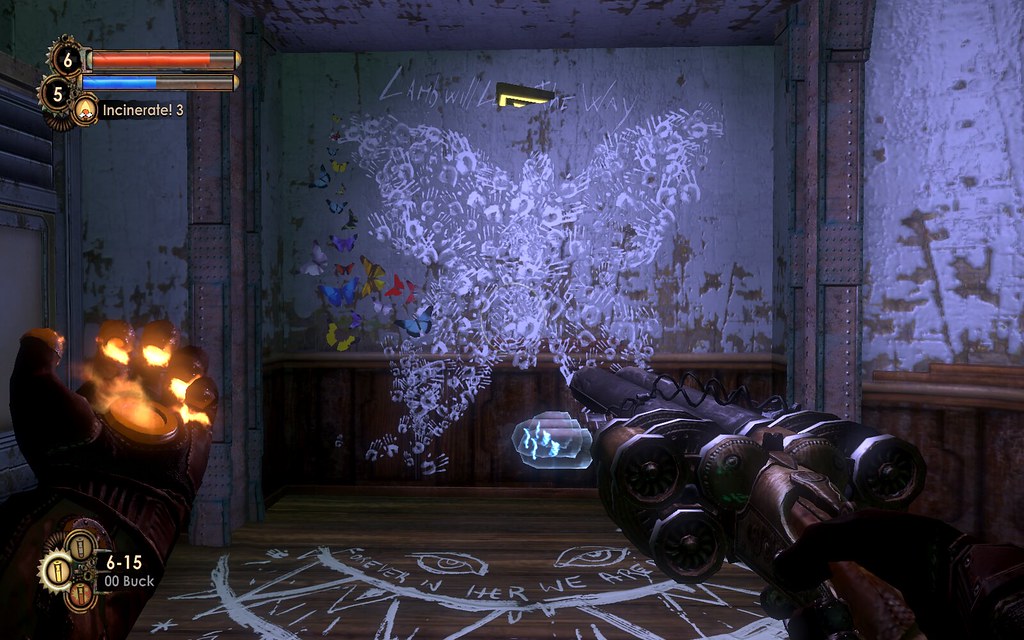Screen dimensions: 1024x640
Task: Switch to the bottom red shell ammo
Action: pyautogui.click(x=81, y=595)
